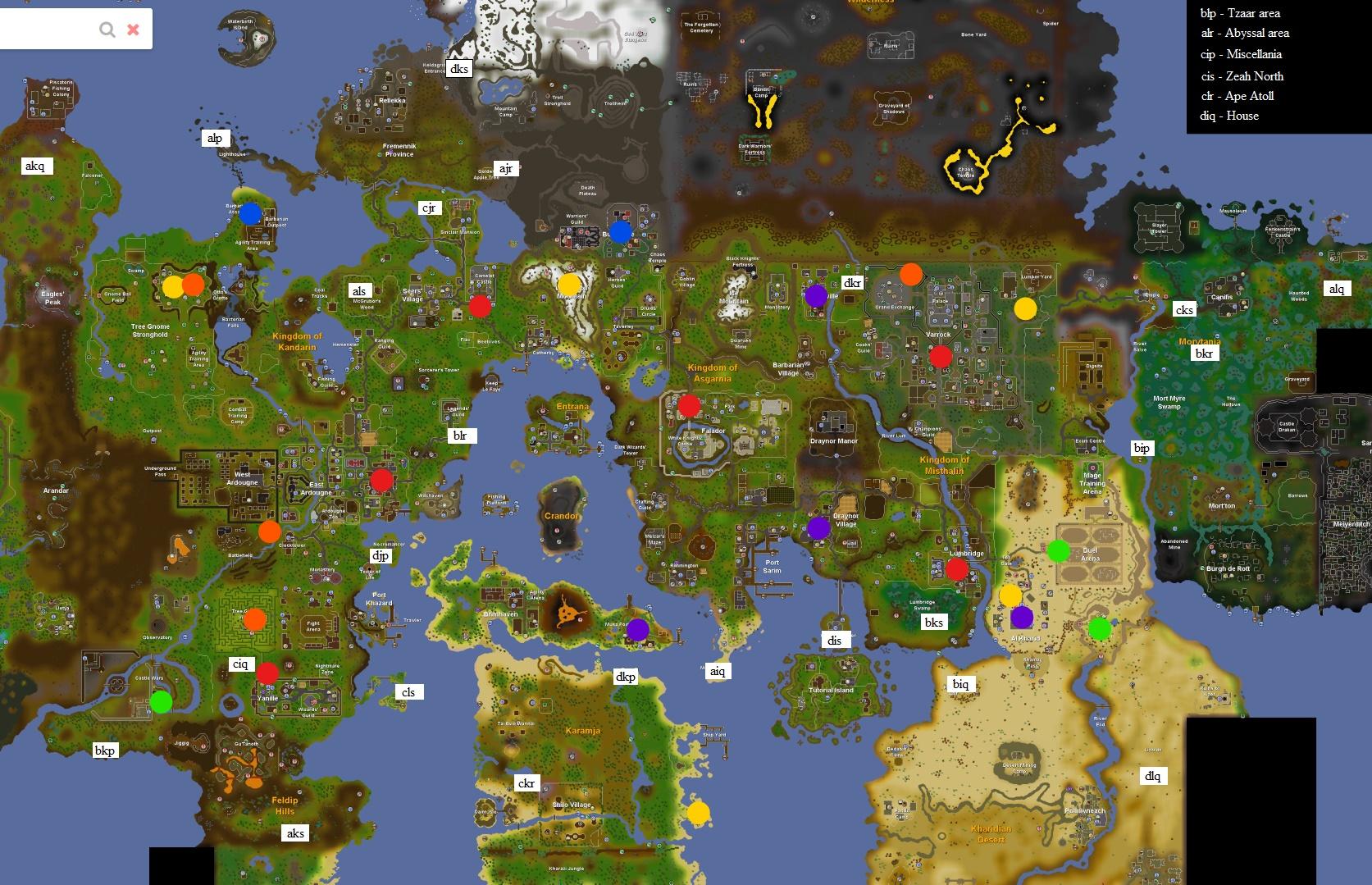Click inside the search input field
Screen dimensions: 1372x885
(49, 29)
